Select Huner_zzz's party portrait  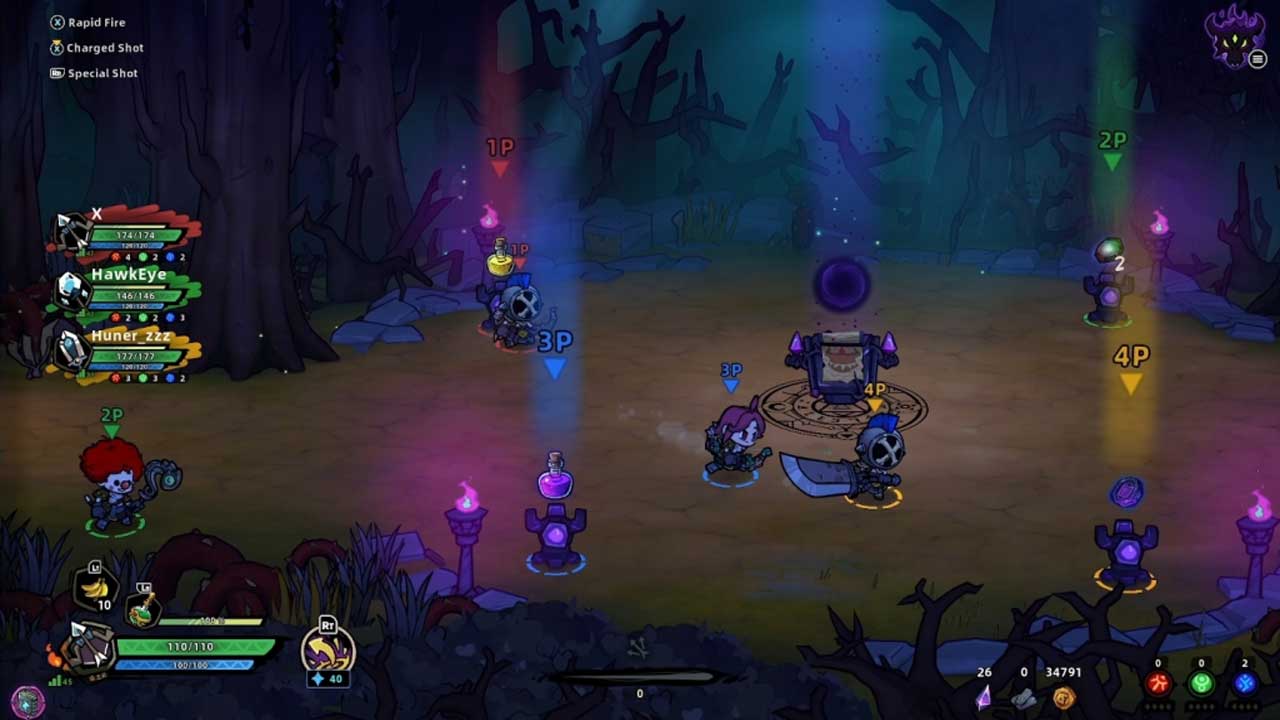point(72,350)
